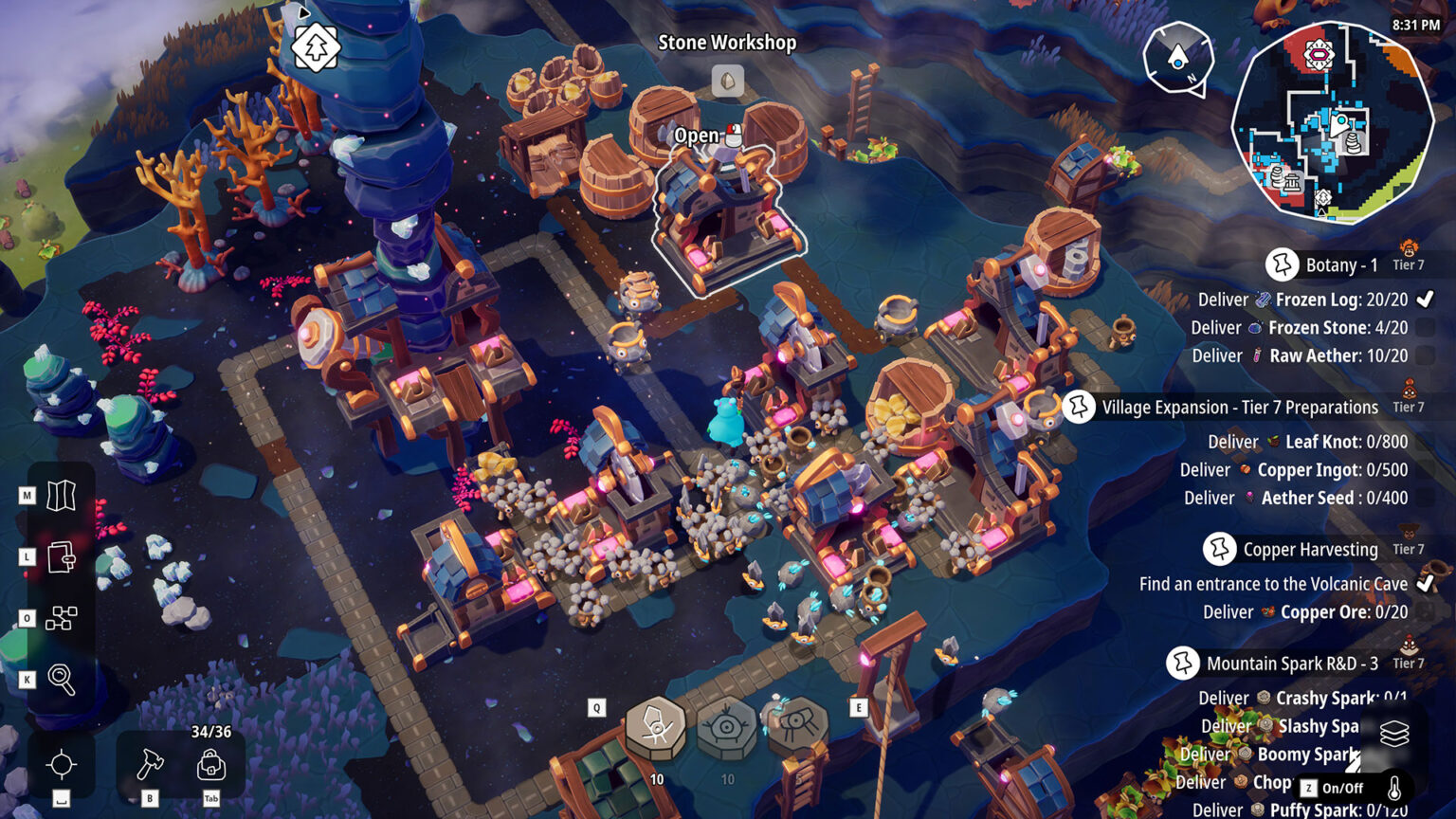The image size is (1456, 819).
Task: Open the map from the left sidebar
Action: tap(60, 494)
